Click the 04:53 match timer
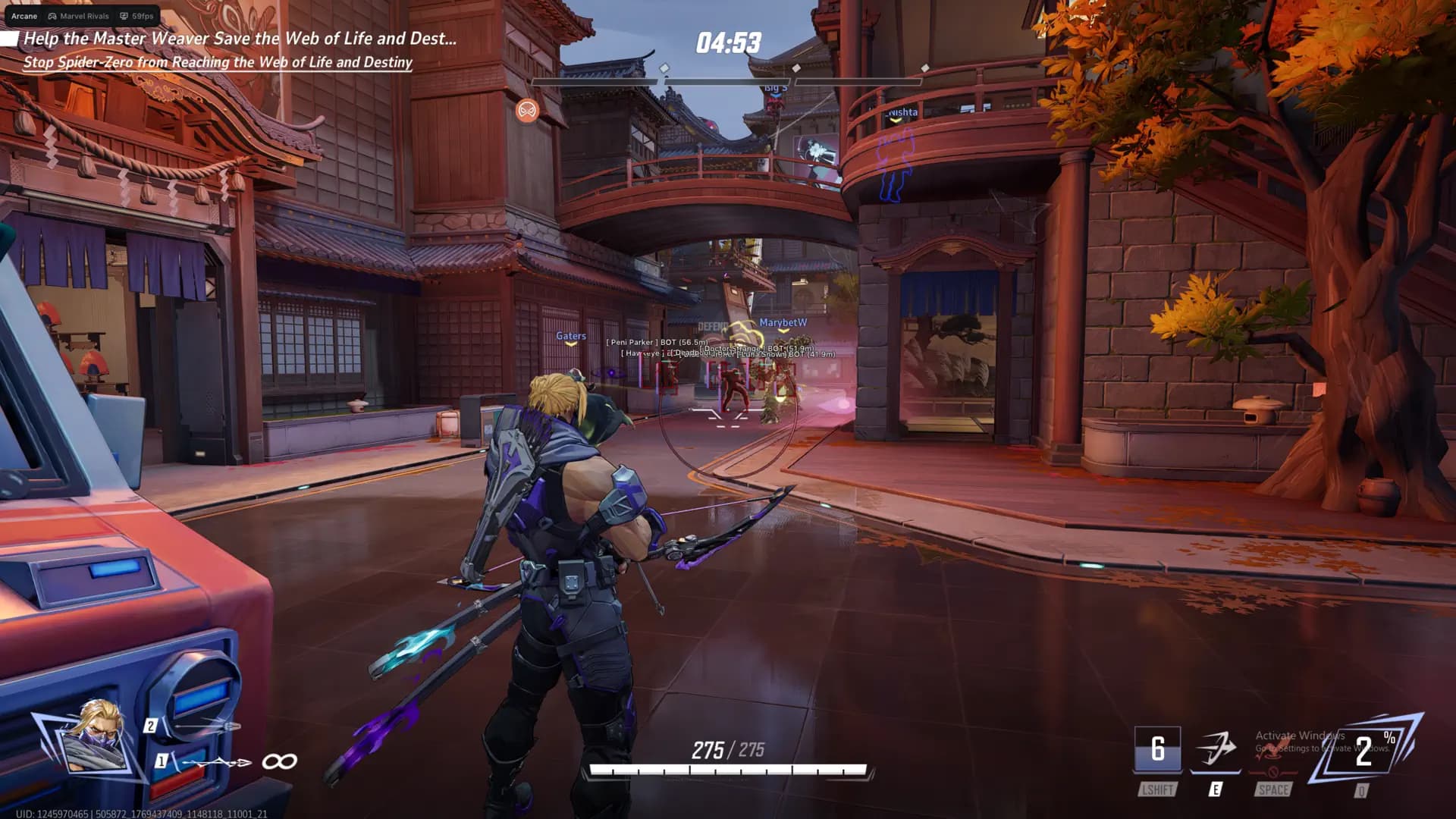The image size is (1456, 819). pyautogui.click(x=726, y=43)
